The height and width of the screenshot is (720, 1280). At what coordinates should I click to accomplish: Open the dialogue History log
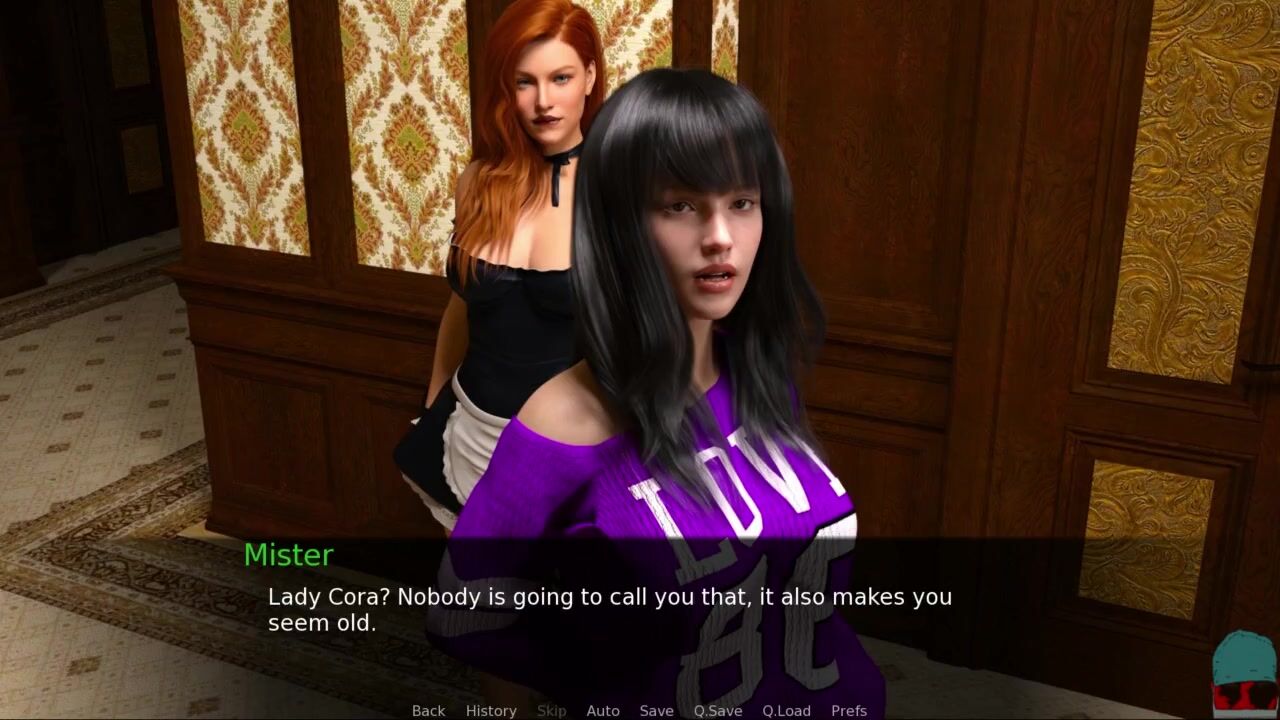click(491, 711)
